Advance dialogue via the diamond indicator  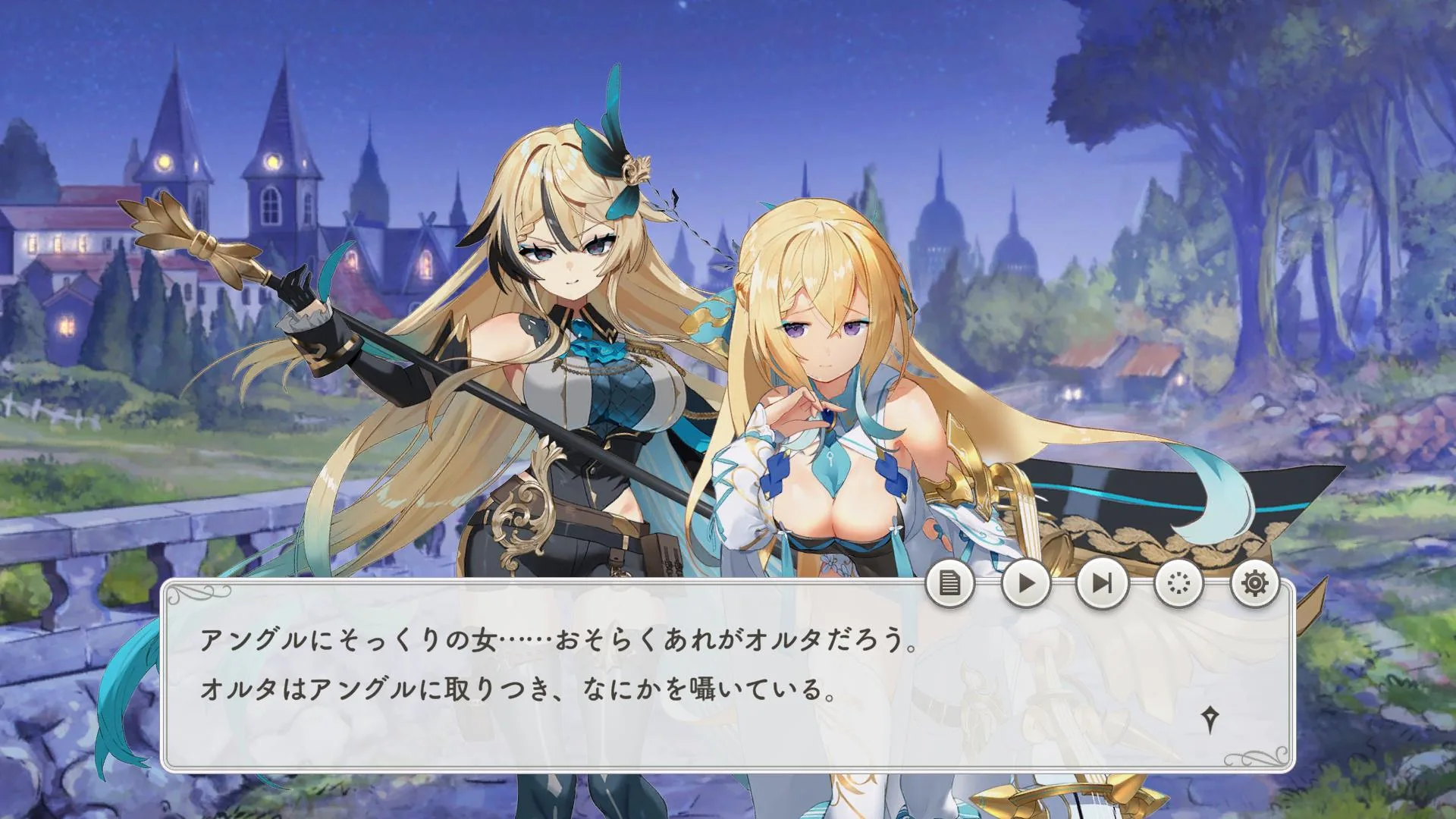[x=1211, y=719]
